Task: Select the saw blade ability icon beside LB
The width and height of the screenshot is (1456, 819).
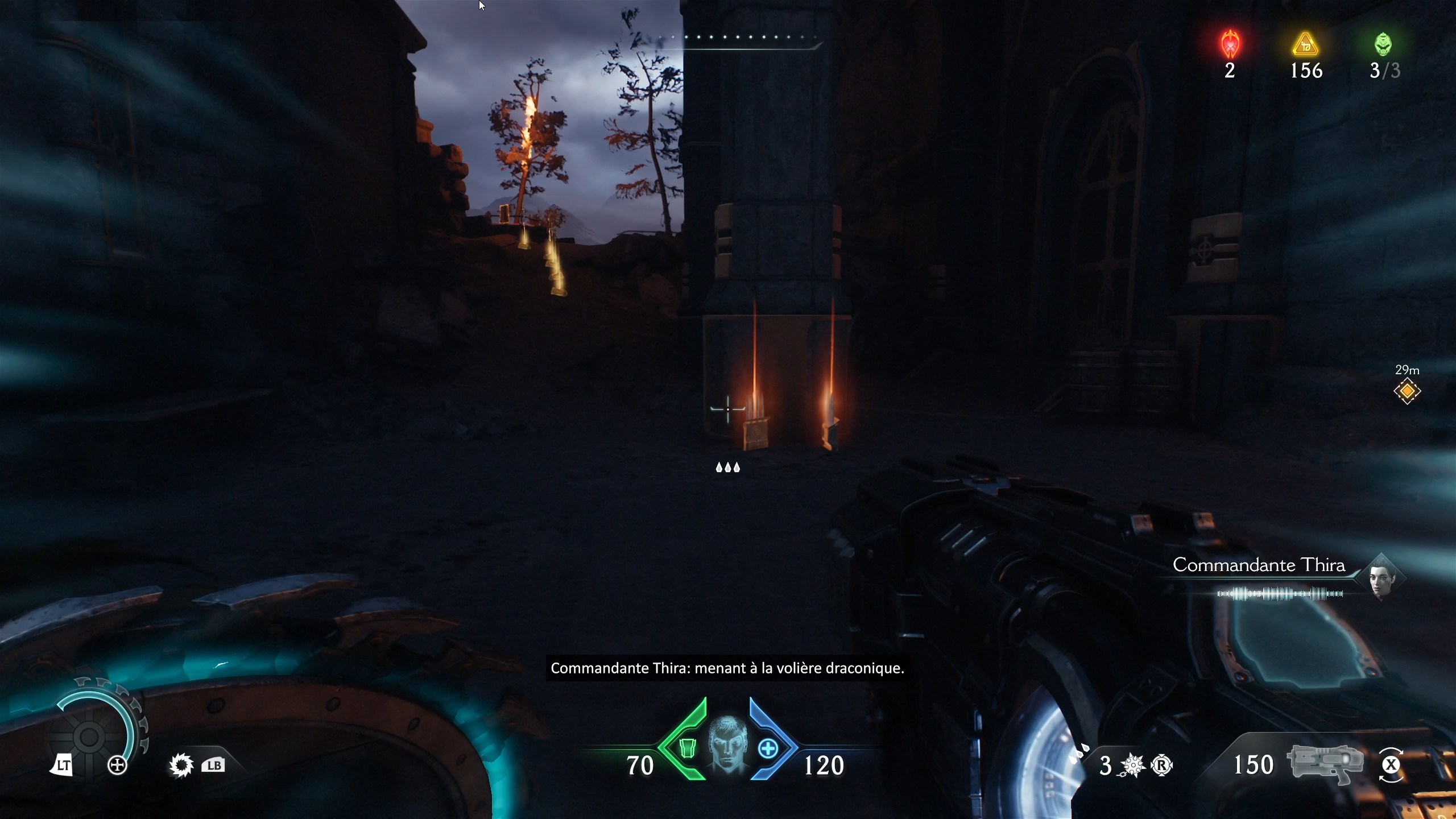Action: tap(181, 765)
